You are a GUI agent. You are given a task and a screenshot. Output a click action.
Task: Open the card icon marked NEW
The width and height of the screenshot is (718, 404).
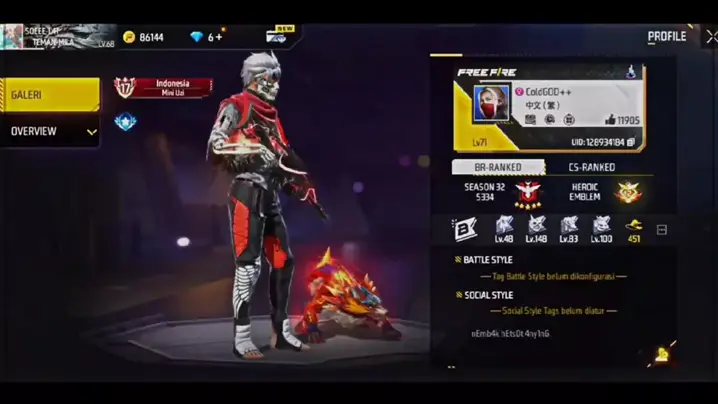(x=277, y=37)
